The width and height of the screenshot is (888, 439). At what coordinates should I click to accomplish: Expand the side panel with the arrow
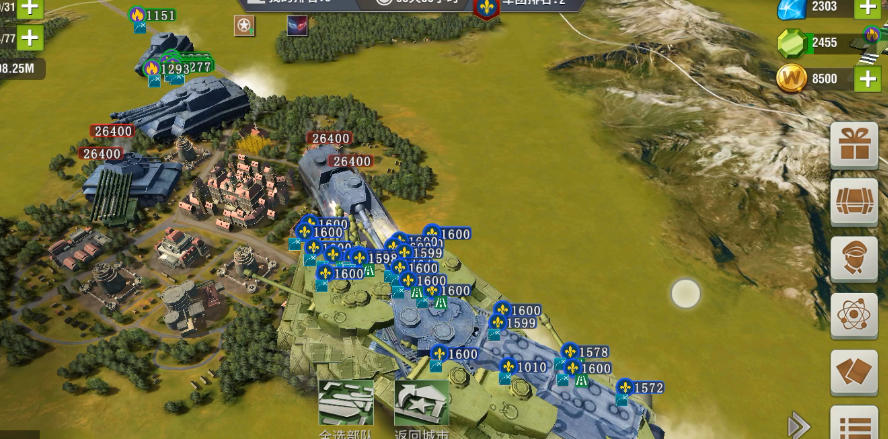[799, 425]
